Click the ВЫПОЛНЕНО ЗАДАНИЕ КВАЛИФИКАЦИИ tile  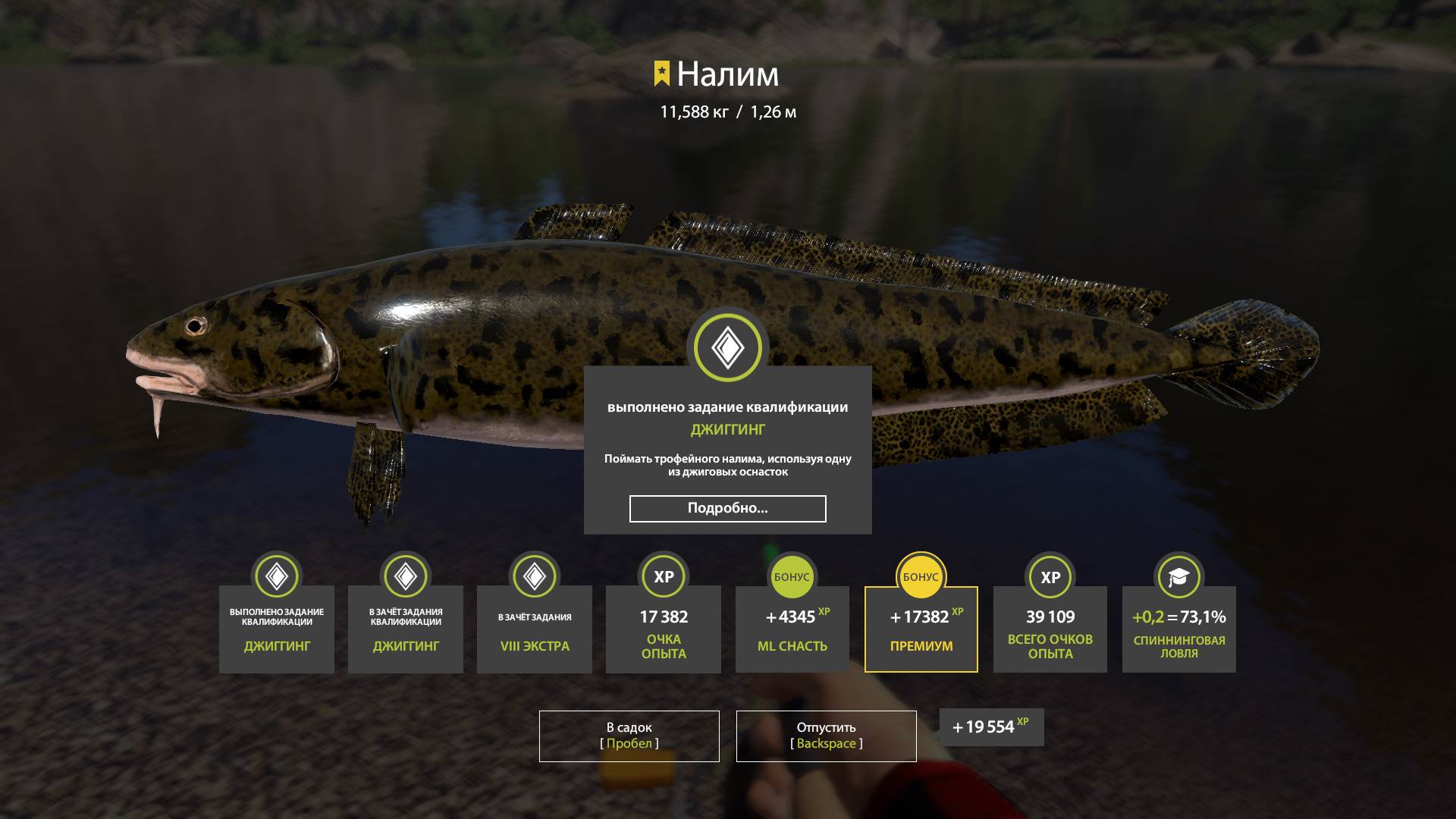tap(276, 629)
